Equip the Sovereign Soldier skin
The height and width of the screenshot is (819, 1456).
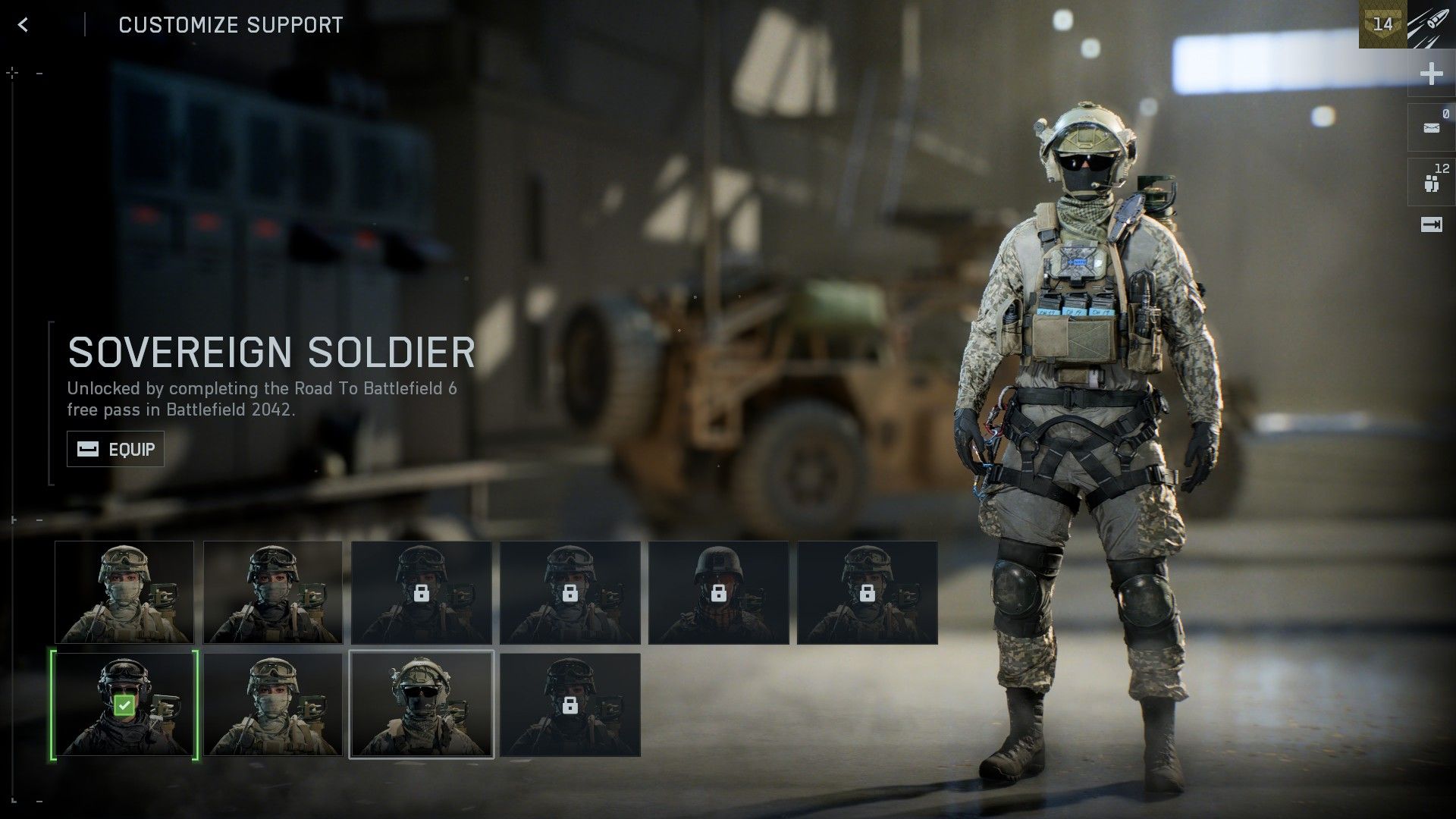tap(115, 449)
